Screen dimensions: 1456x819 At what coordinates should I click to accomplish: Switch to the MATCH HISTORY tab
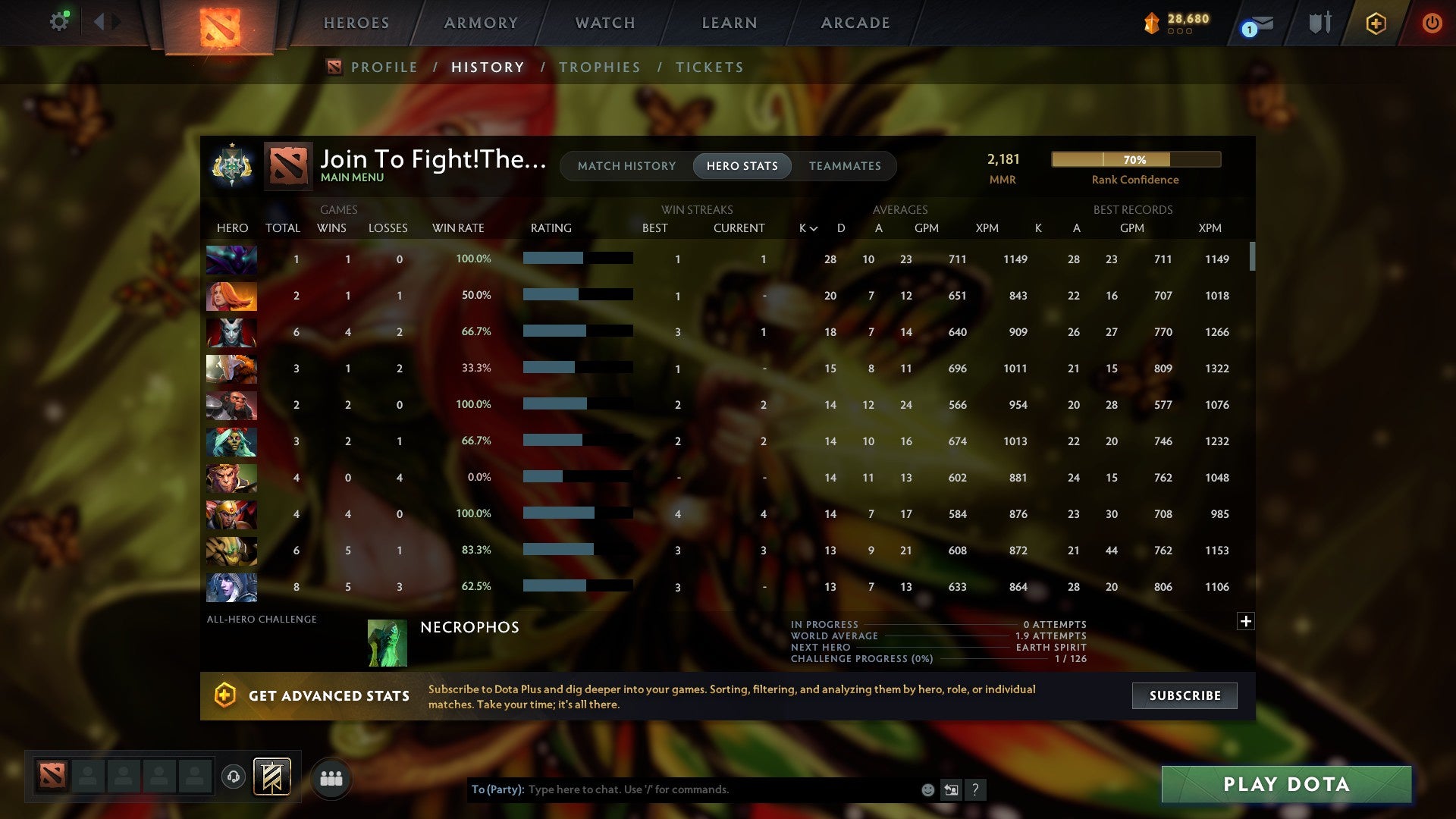[626, 165]
